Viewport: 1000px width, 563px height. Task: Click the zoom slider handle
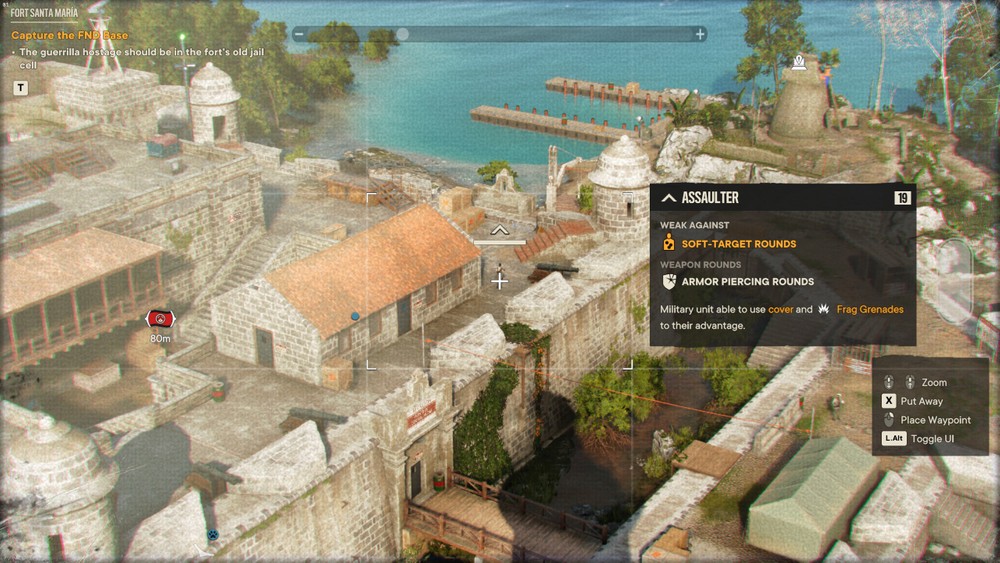pyautogui.click(x=402, y=34)
